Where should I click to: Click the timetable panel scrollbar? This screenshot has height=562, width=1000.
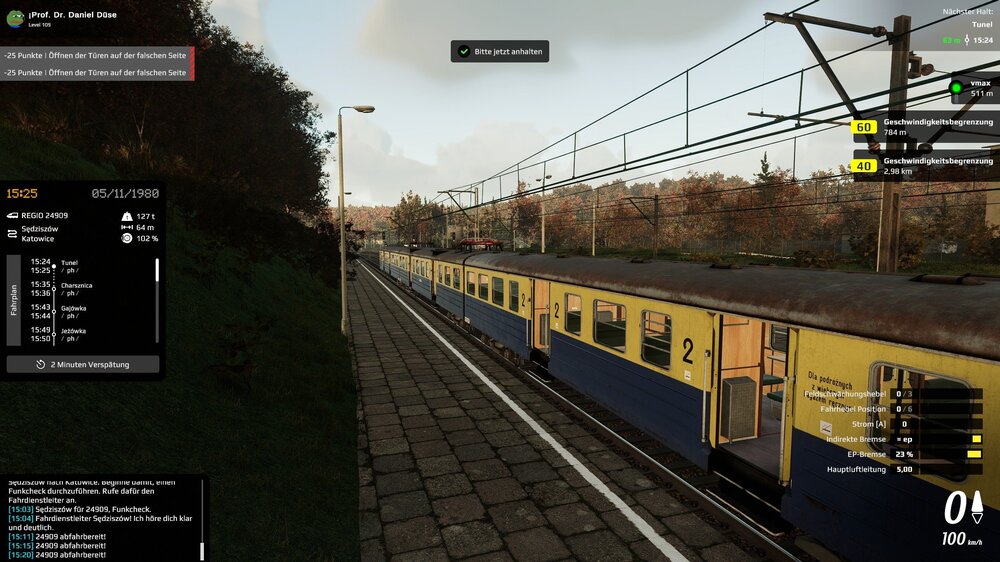[x=157, y=272]
